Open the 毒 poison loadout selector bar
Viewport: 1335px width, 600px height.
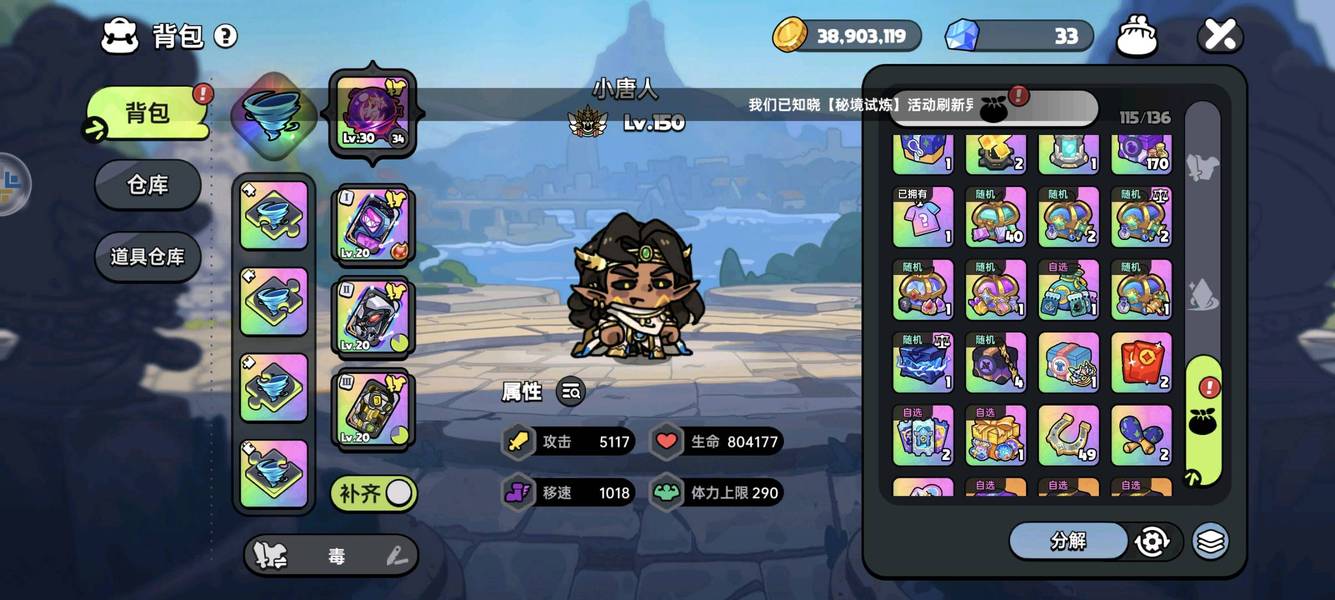pos(331,556)
